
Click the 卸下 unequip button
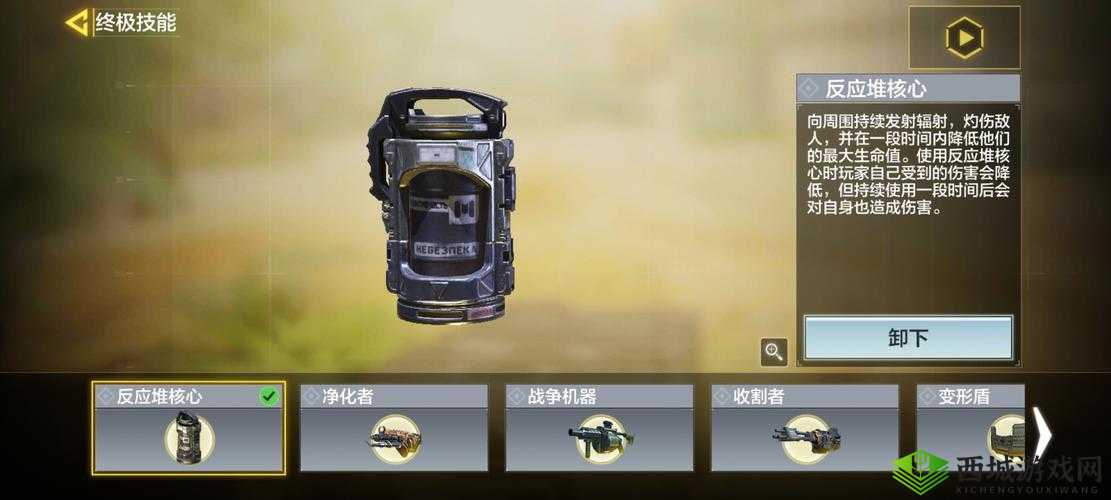[908, 338]
